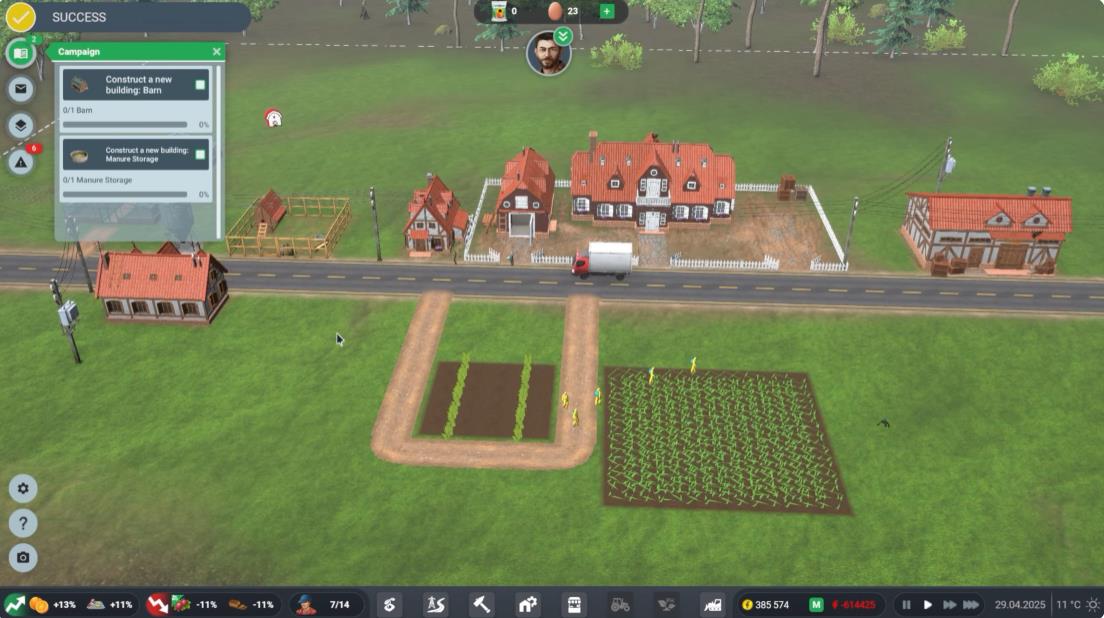1104x618 pixels.
Task: Set game speed to normal play
Action: coord(928,604)
